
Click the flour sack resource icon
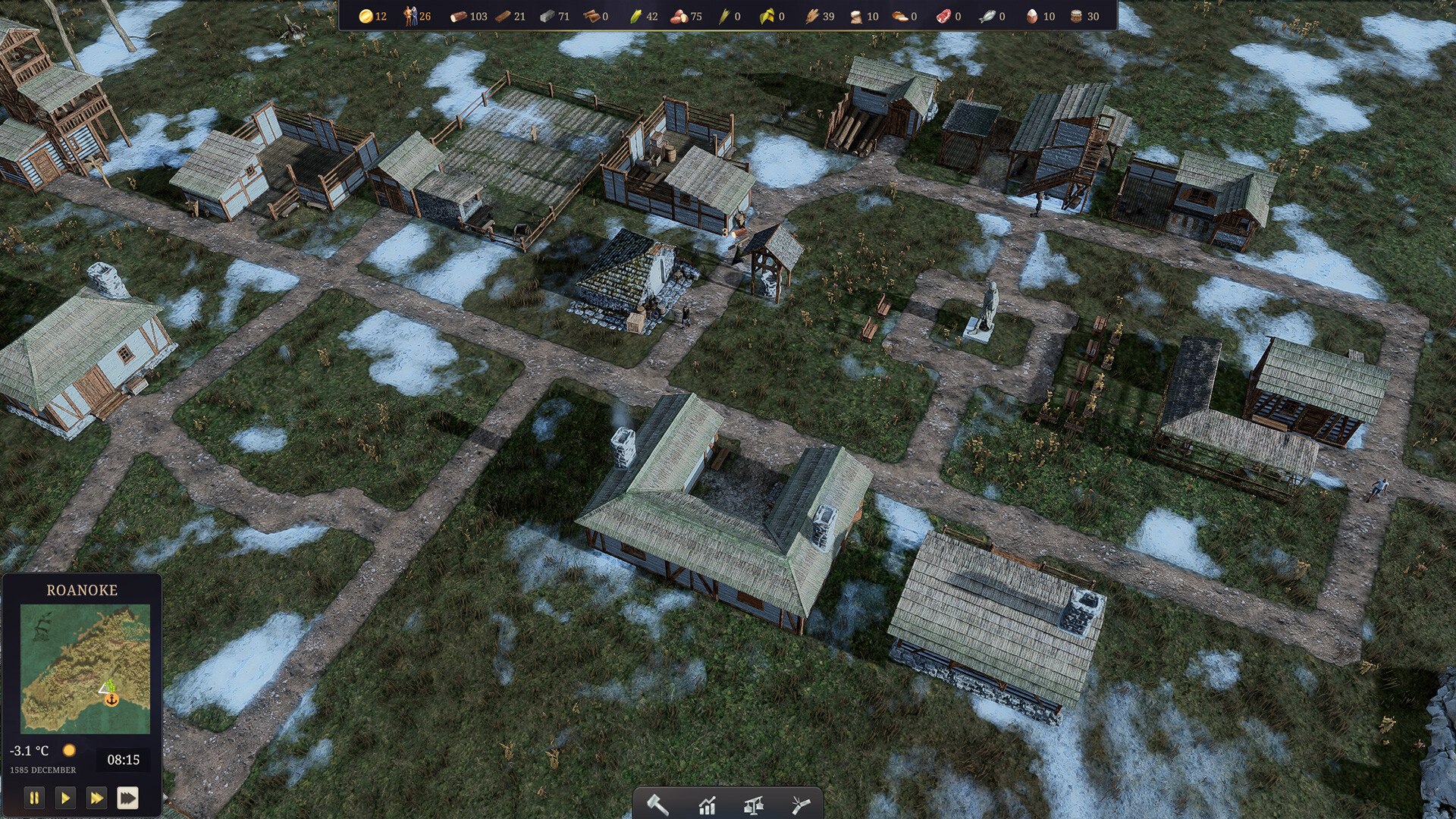[857, 15]
